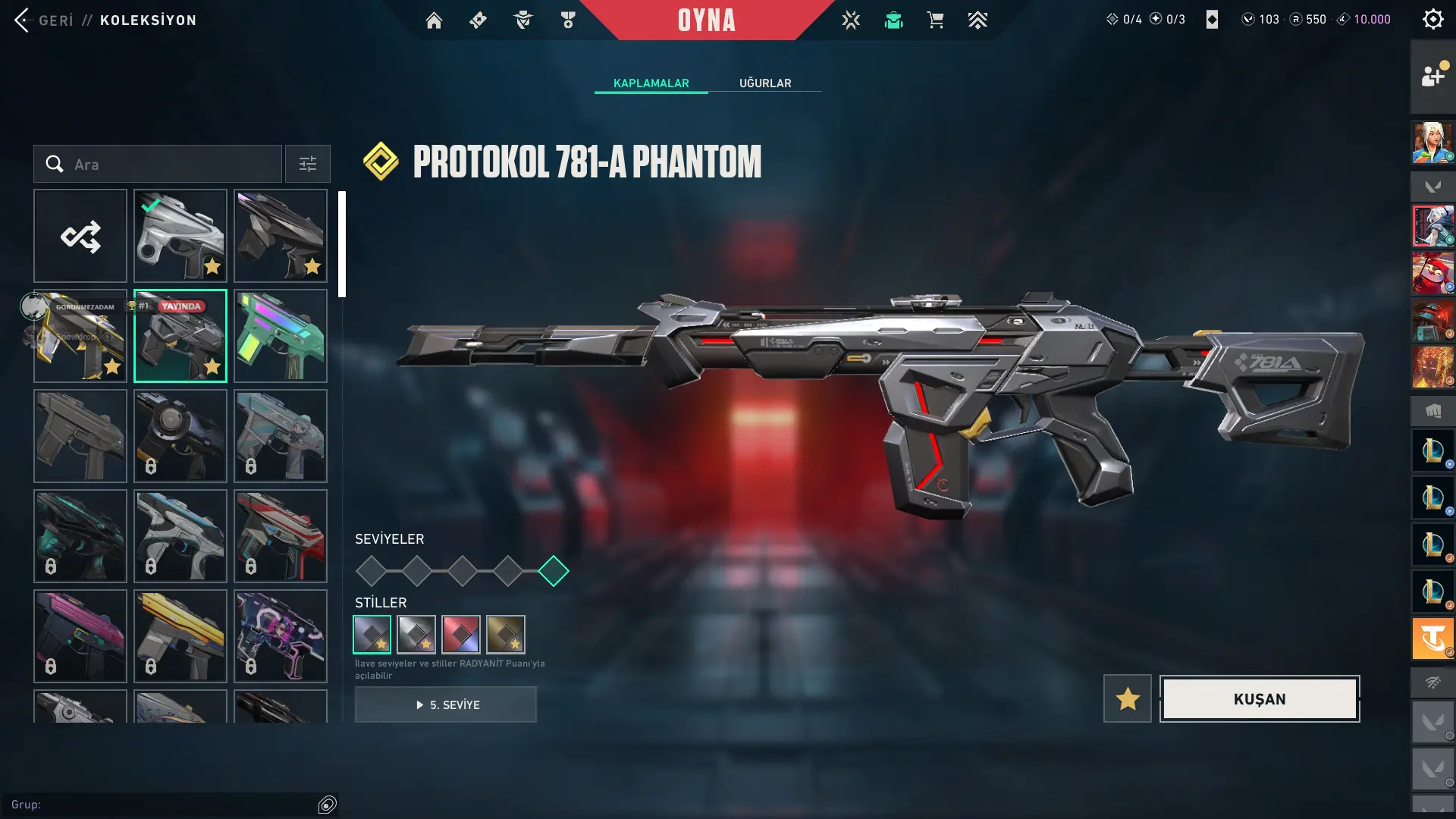Go back with the GERİ arrow
The image size is (1456, 819).
(23, 20)
